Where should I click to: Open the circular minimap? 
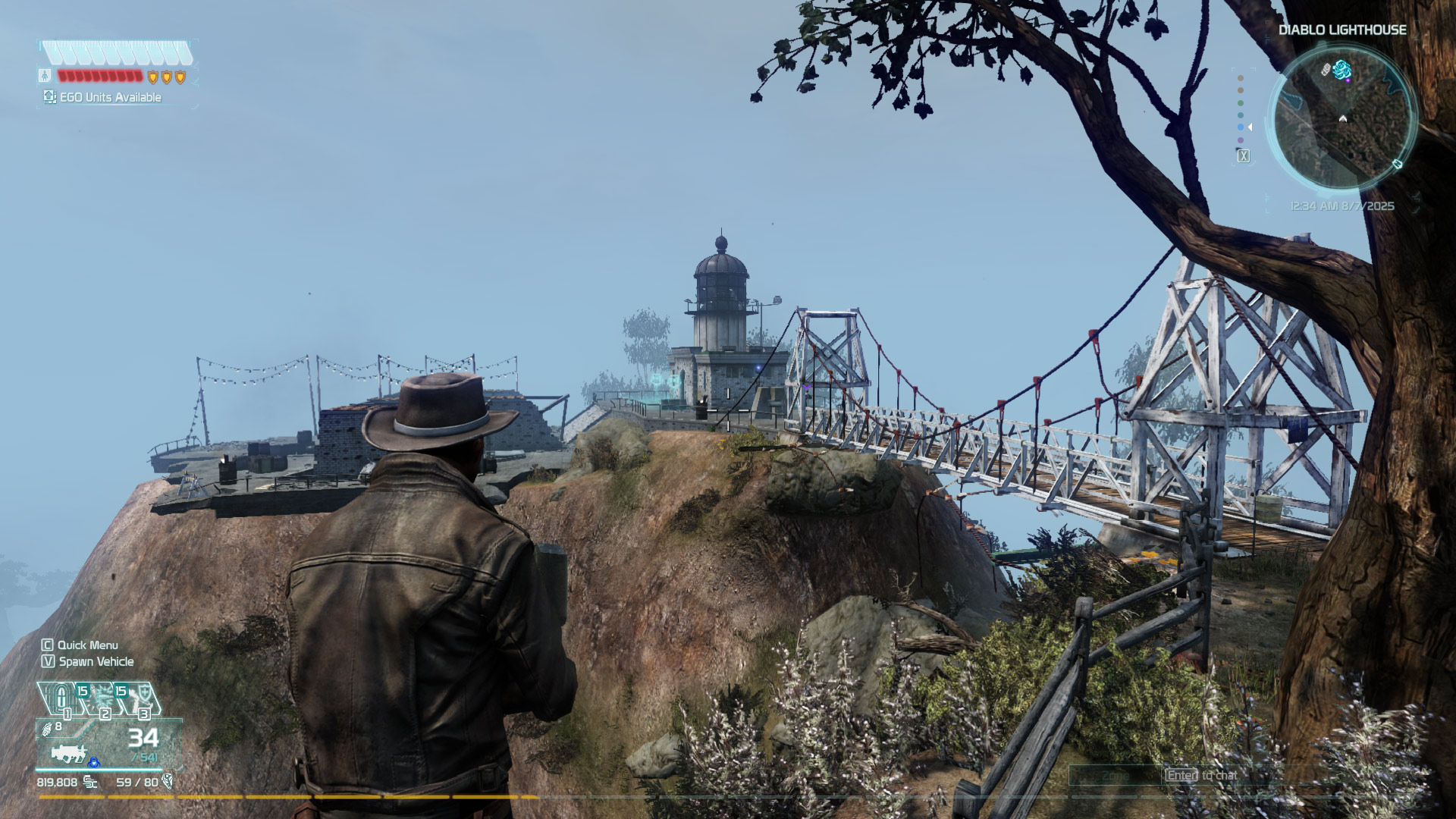click(1342, 120)
